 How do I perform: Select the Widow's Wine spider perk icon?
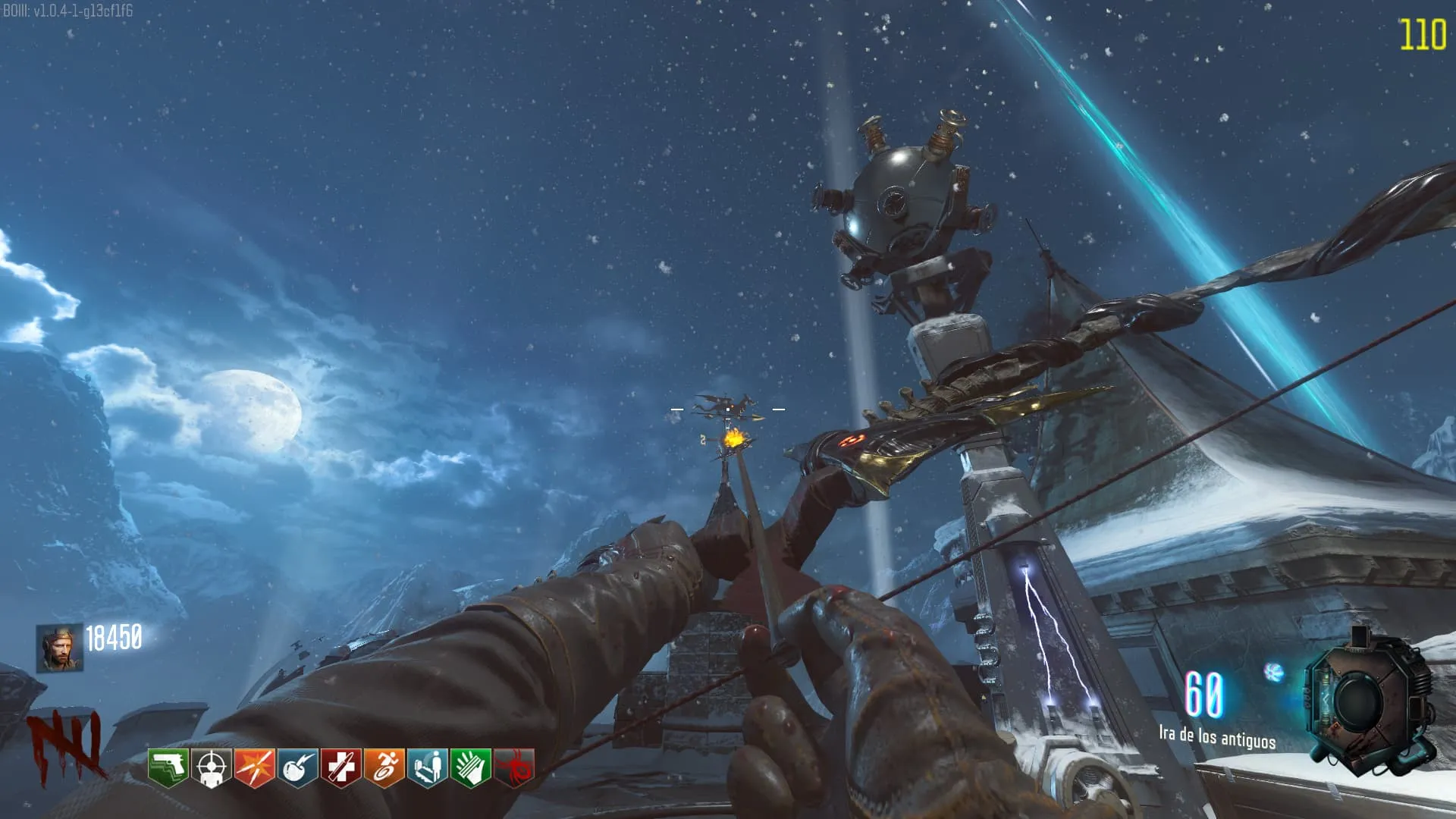click(514, 767)
